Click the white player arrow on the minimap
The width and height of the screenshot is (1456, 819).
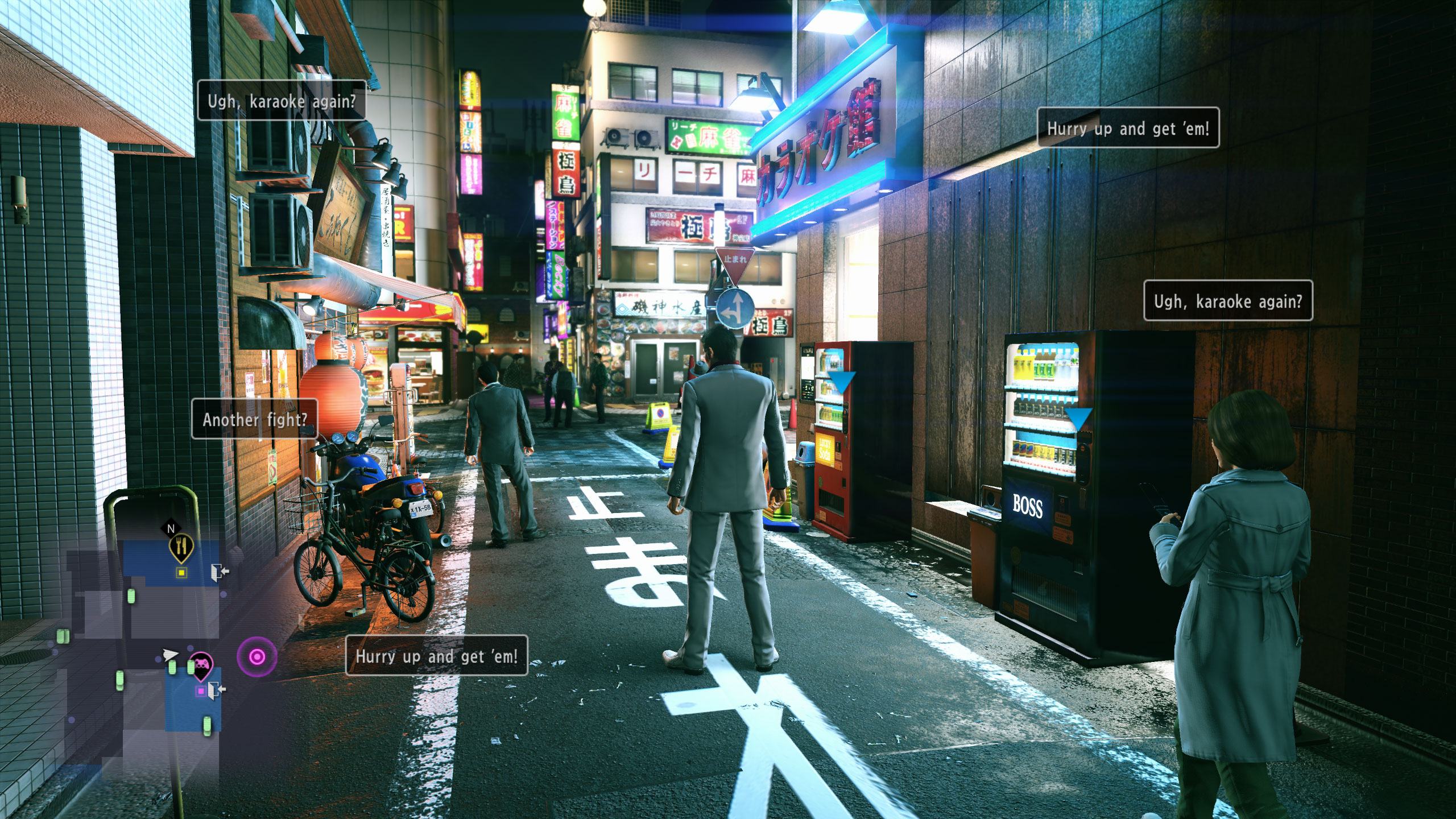(169, 655)
